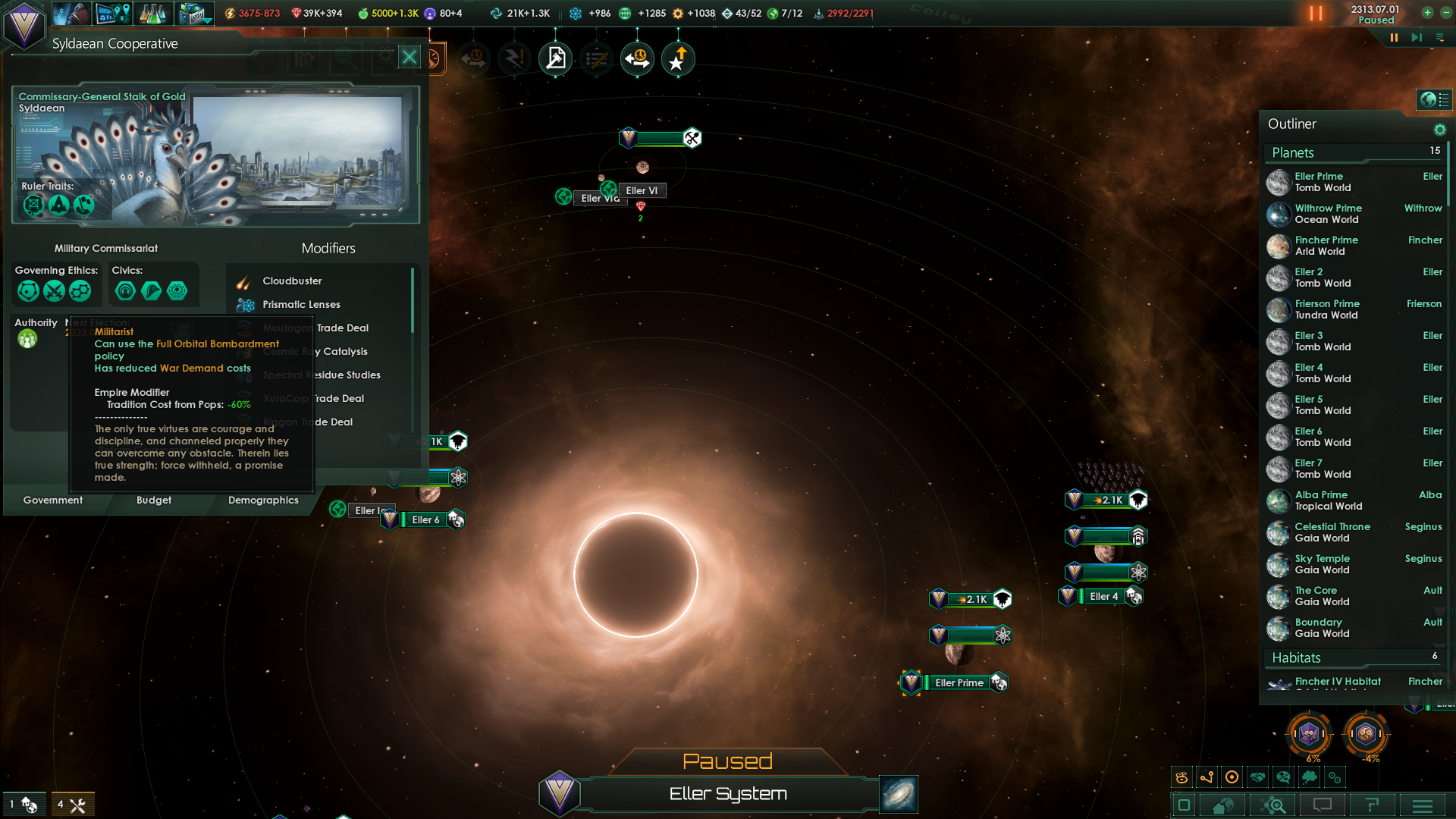Select Withrow Prime in the Outliner
Image resolution: width=1456 pixels, height=819 pixels.
click(1328, 214)
